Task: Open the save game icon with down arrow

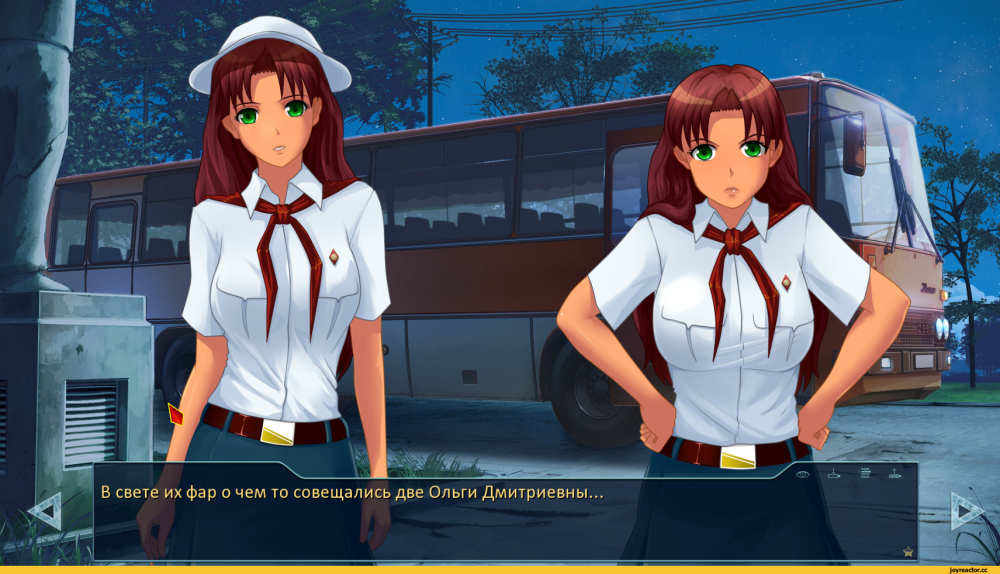Action: pyautogui.click(x=833, y=473)
